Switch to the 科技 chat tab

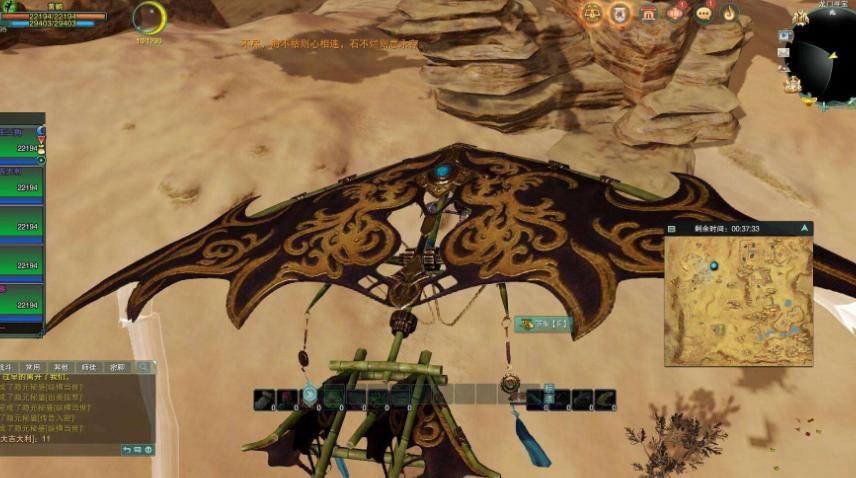(90, 367)
